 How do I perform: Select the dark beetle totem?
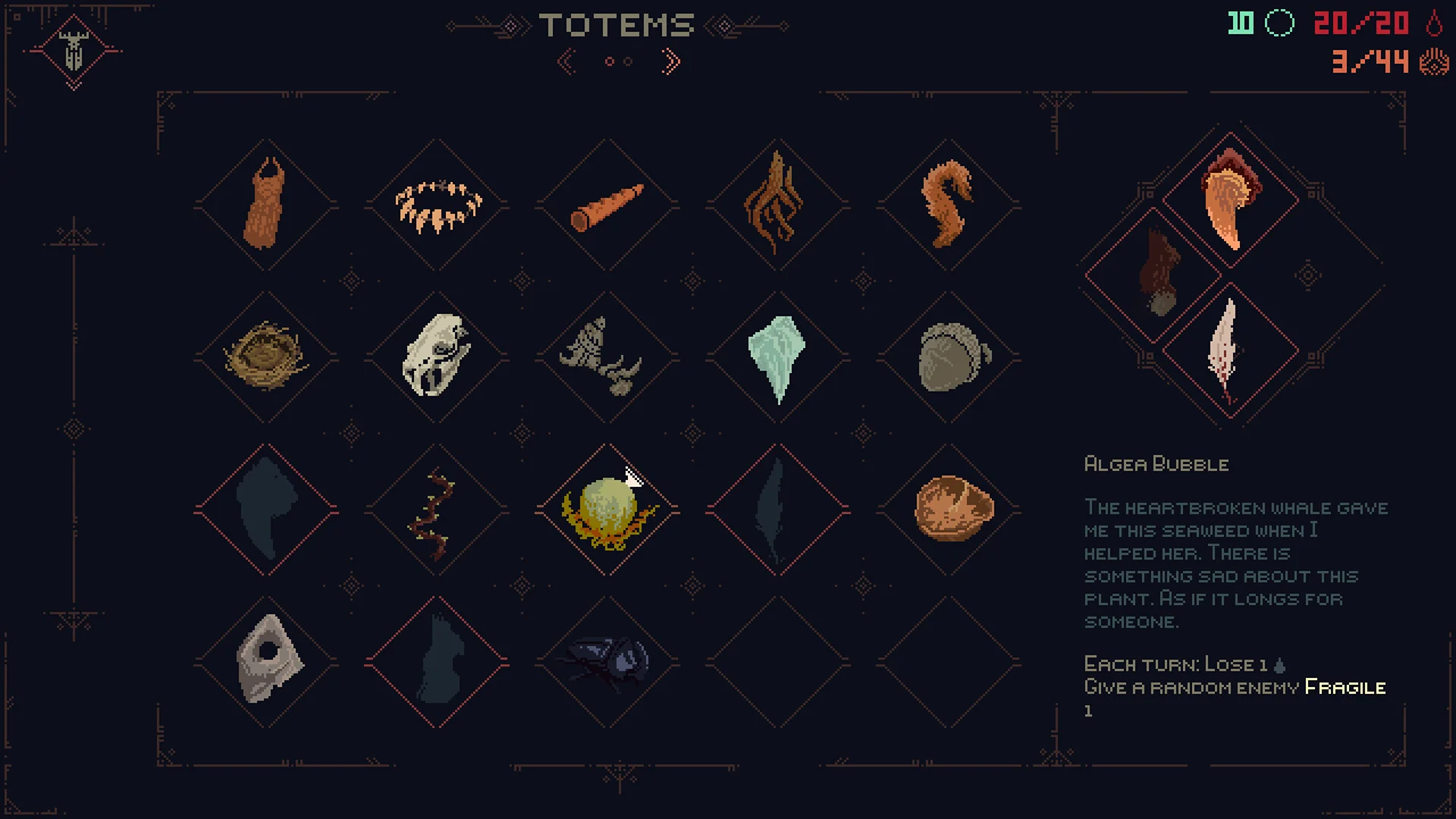point(607,662)
